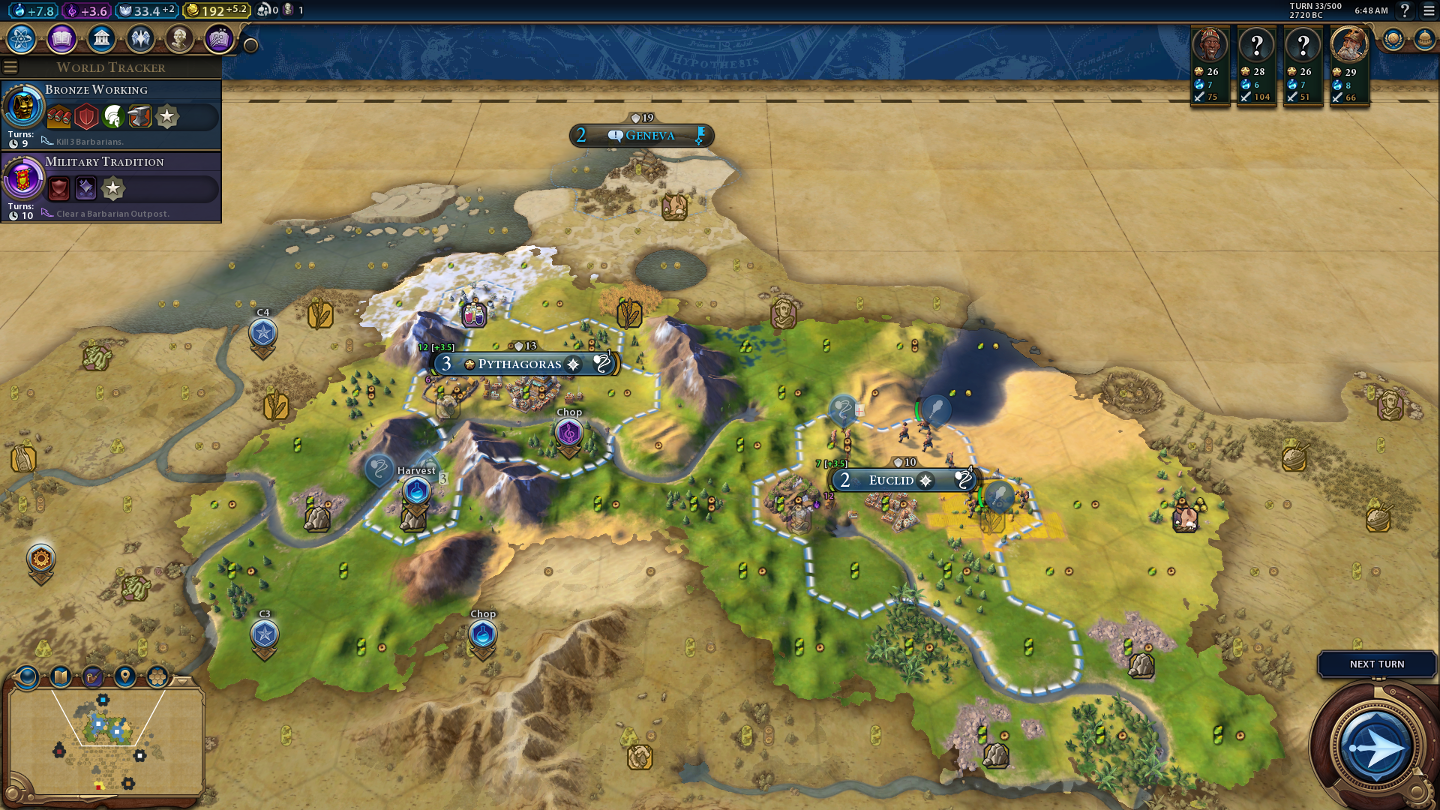1440x810 pixels.
Task: Click the bearded leader portrait
Action: tap(1349, 45)
